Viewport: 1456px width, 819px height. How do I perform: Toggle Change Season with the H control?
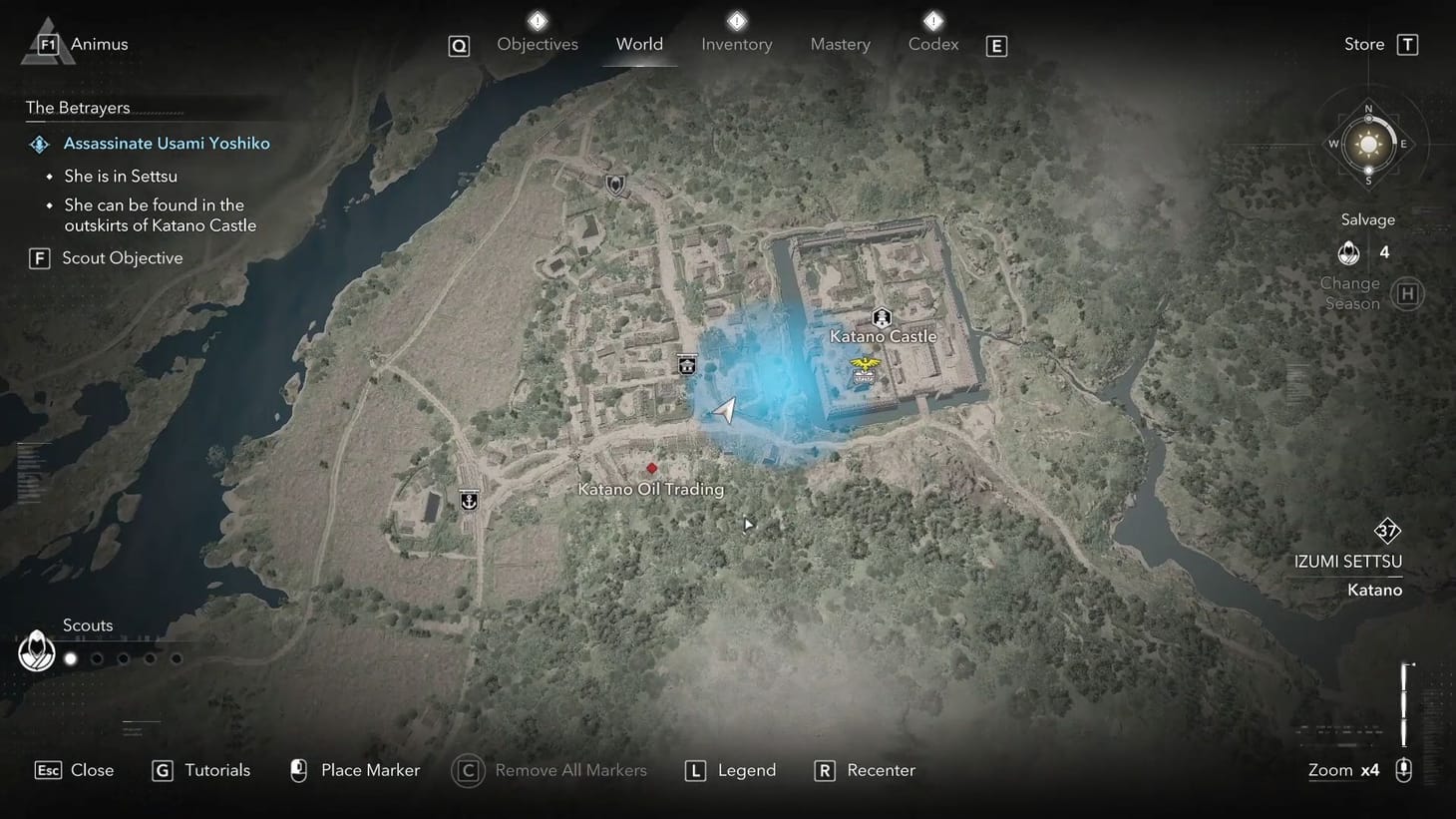click(x=1407, y=293)
